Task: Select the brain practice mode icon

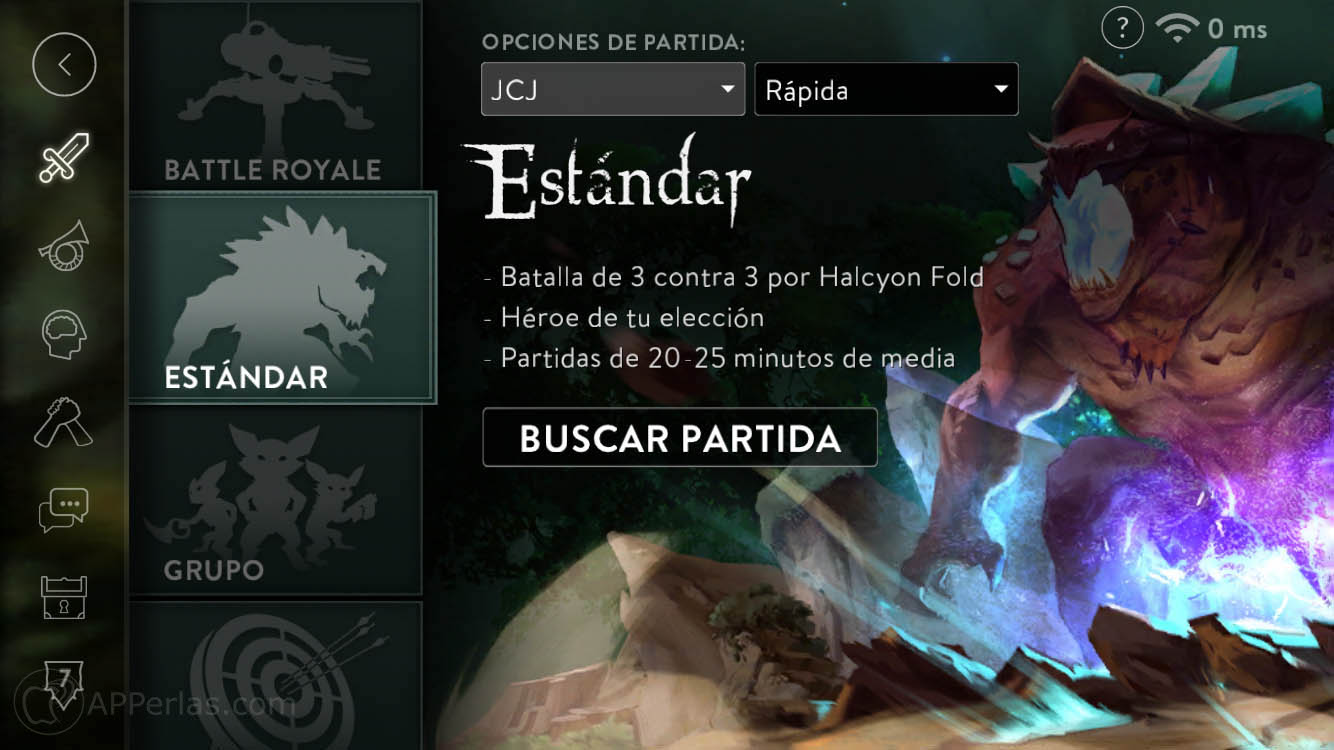Action: [63, 332]
